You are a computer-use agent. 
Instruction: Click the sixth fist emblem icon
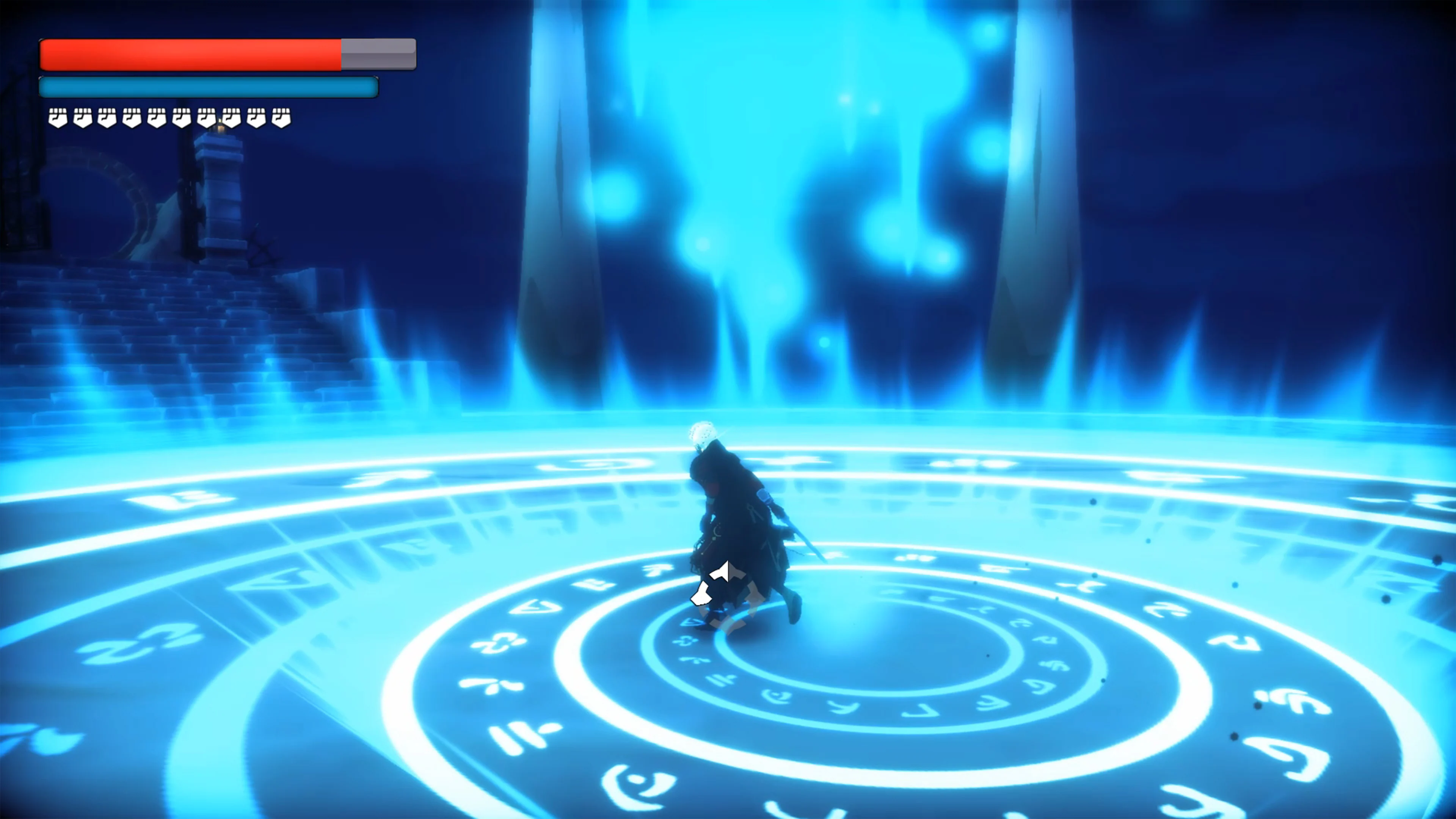click(182, 118)
